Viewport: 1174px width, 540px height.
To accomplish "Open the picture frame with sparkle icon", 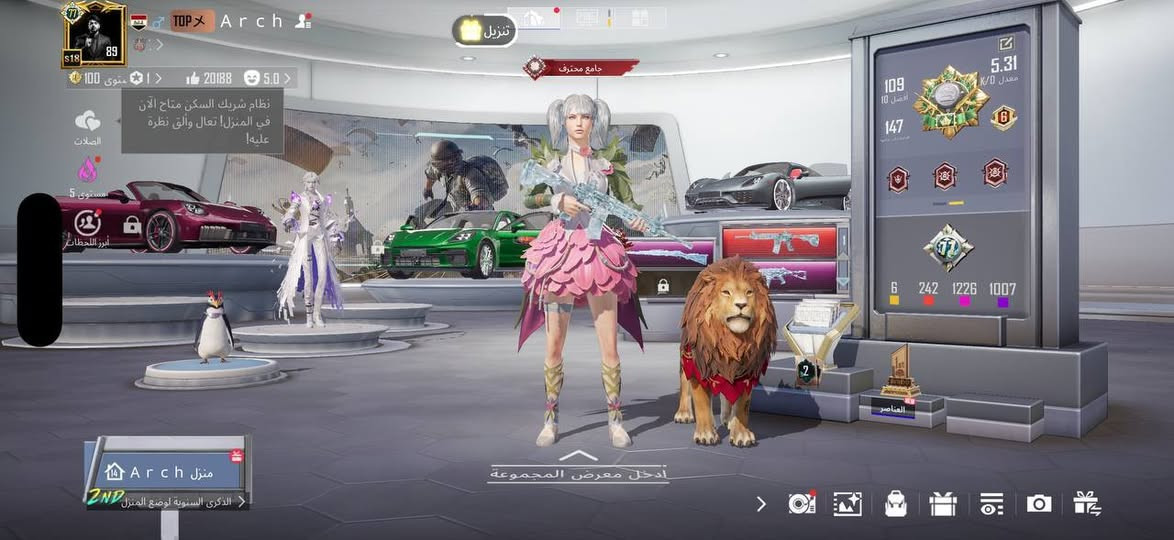I will pos(848,504).
